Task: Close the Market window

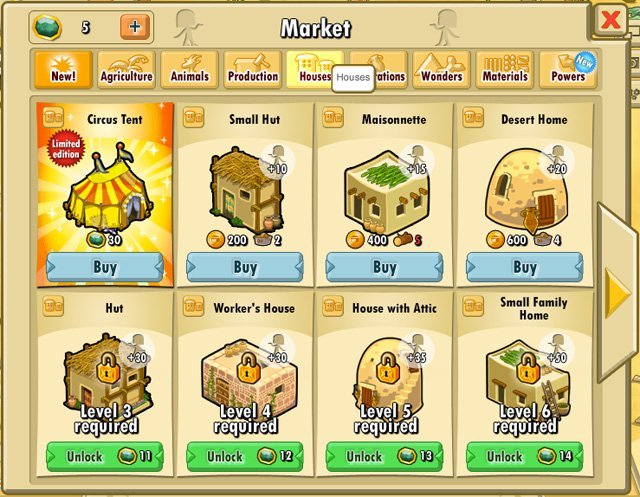Action: click(x=607, y=20)
